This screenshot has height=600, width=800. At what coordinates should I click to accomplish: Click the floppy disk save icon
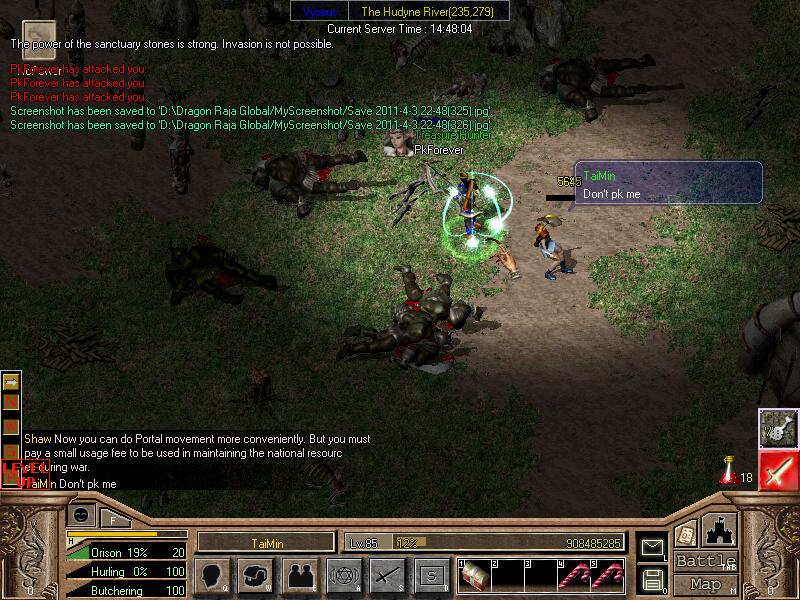[652, 578]
